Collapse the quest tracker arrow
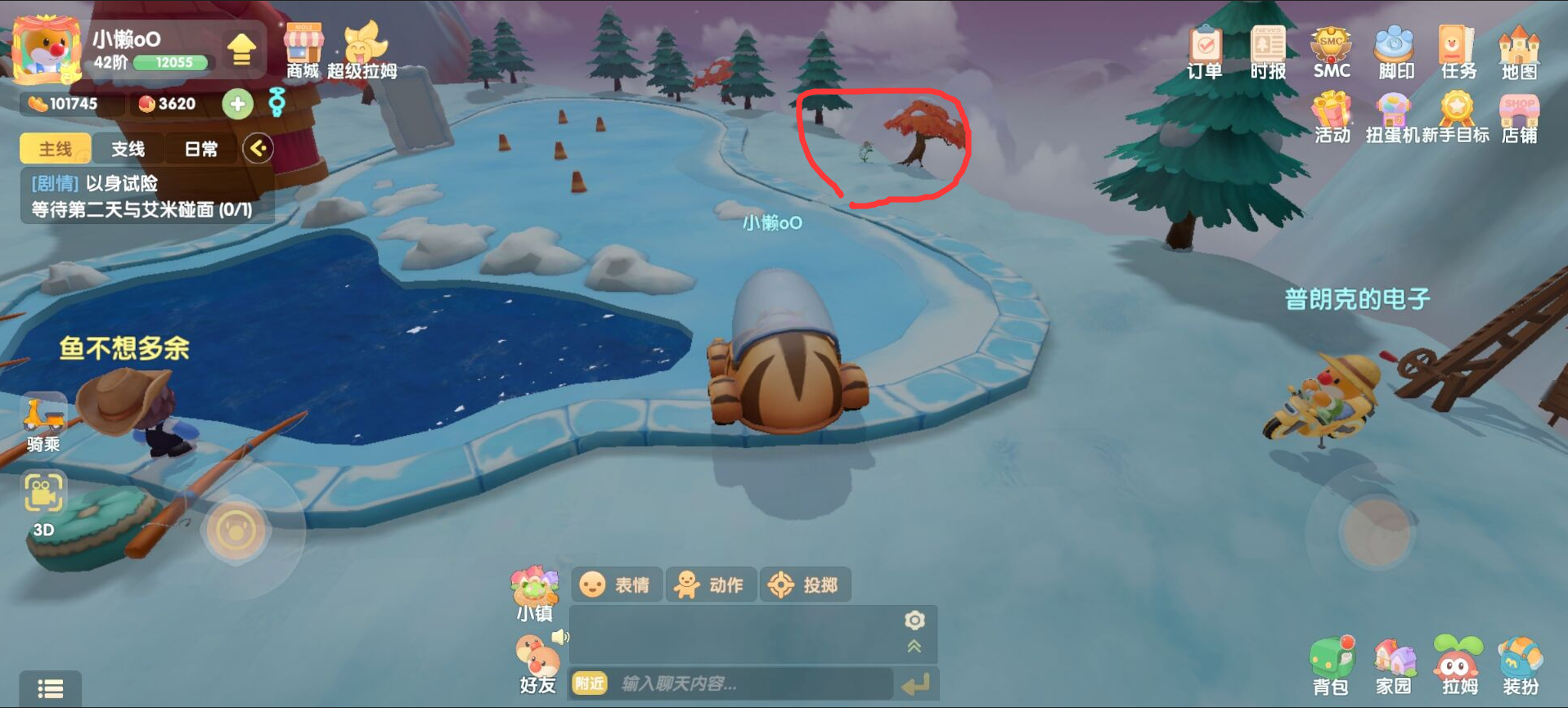Viewport: 1568px width, 708px height. point(258,149)
